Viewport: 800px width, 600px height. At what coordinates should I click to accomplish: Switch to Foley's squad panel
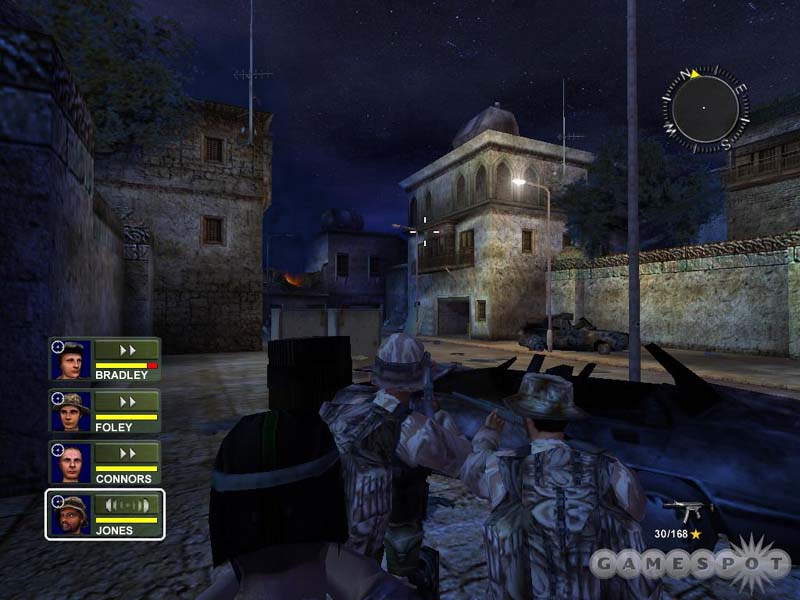104,411
